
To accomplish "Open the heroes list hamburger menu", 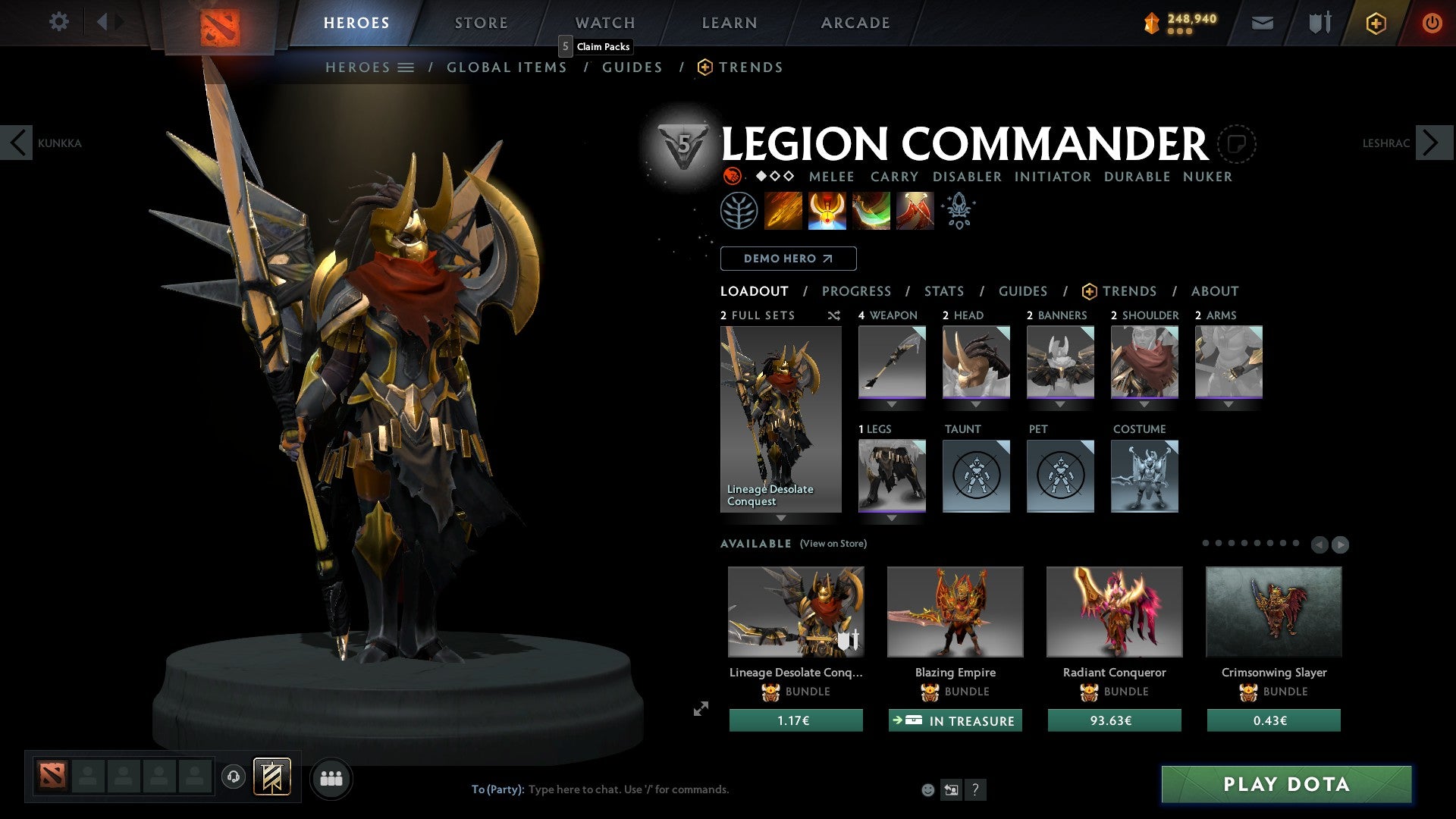I will click(407, 67).
